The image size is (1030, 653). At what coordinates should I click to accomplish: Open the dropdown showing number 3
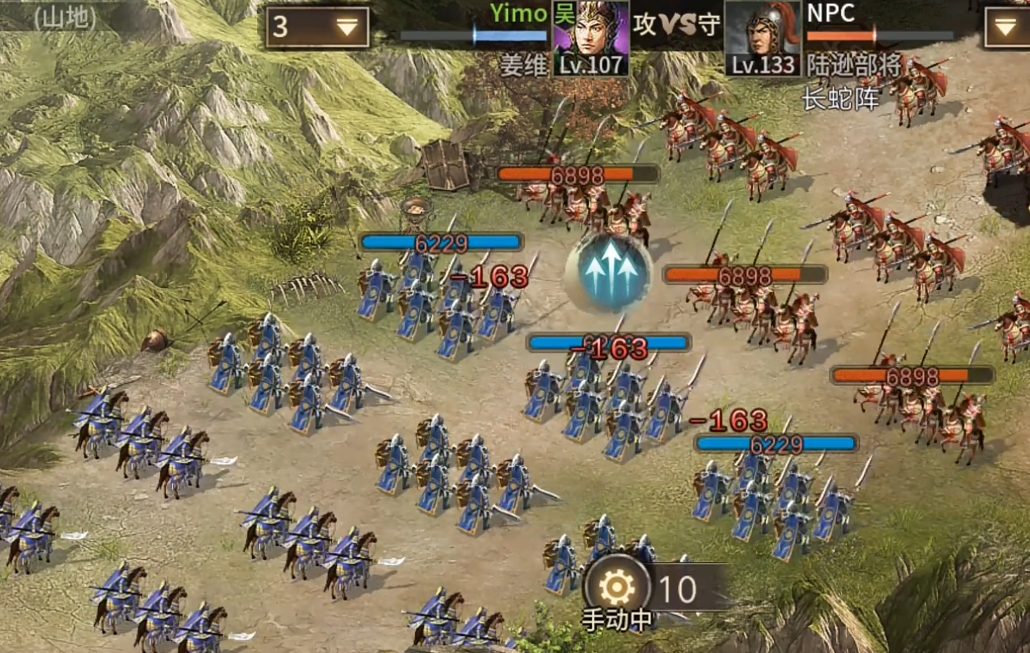(317, 27)
